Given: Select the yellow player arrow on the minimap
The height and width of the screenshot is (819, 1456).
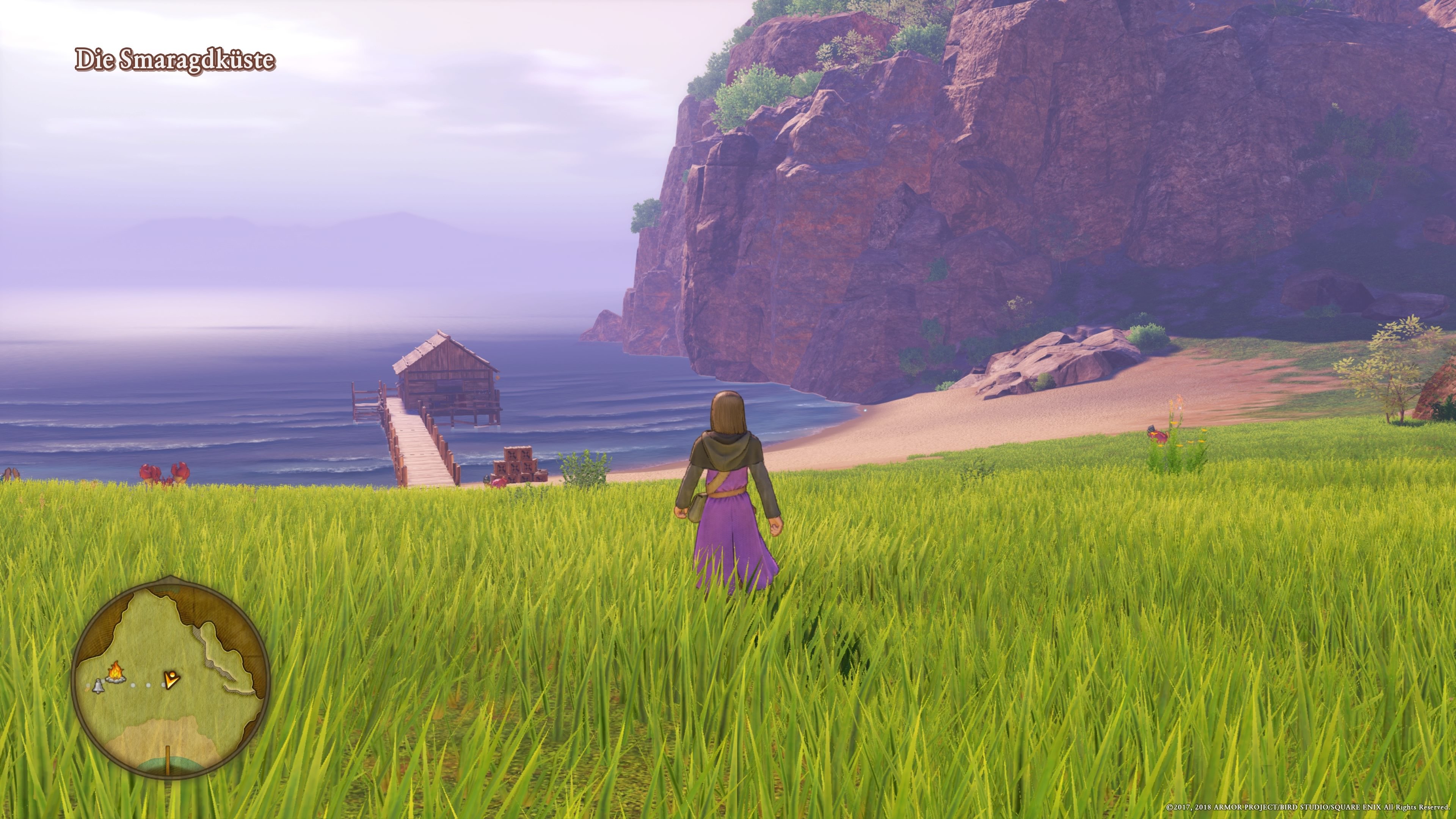Looking at the screenshot, I should pyautogui.click(x=173, y=680).
